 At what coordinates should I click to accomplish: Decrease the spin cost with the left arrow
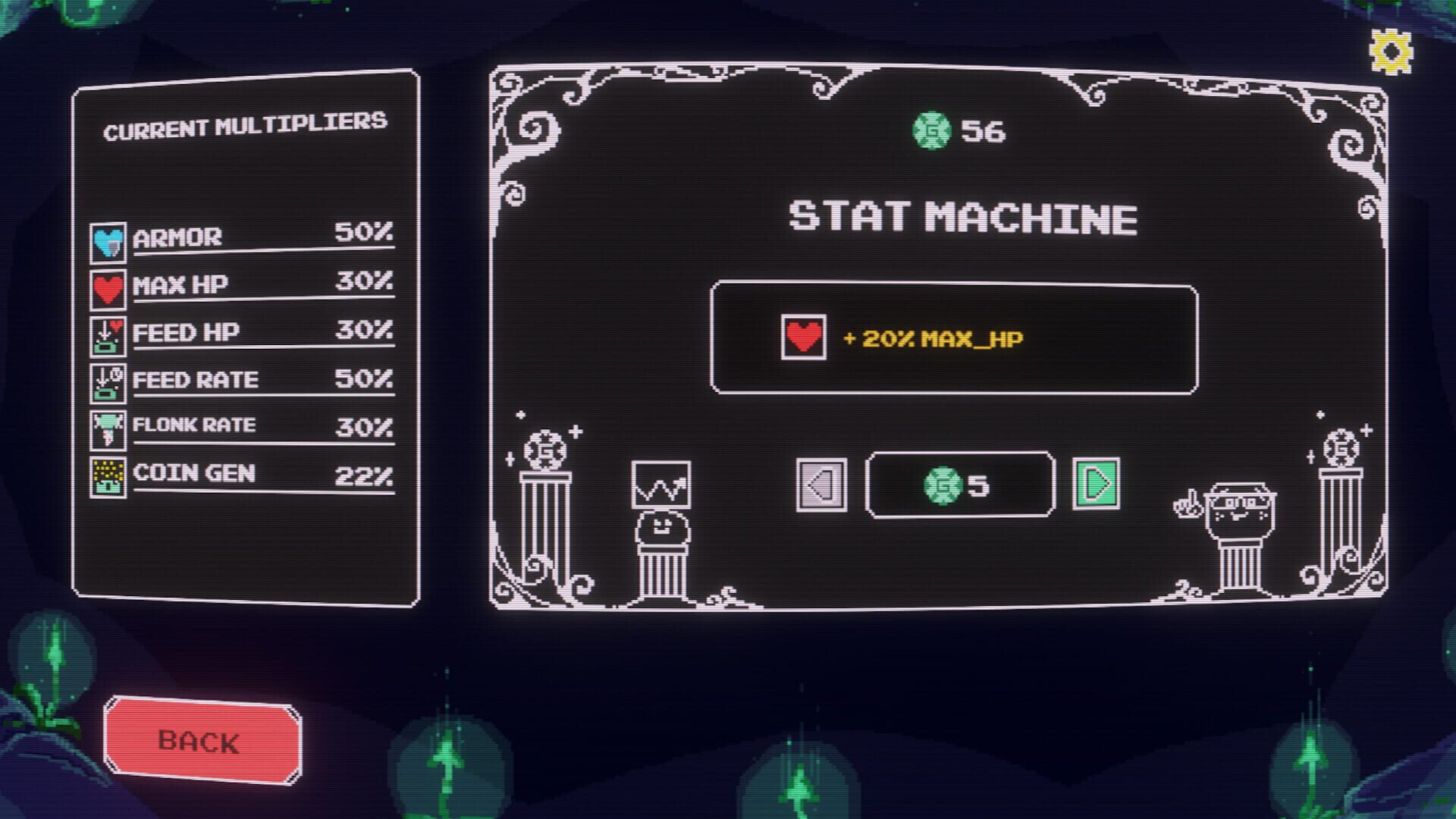point(821,485)
